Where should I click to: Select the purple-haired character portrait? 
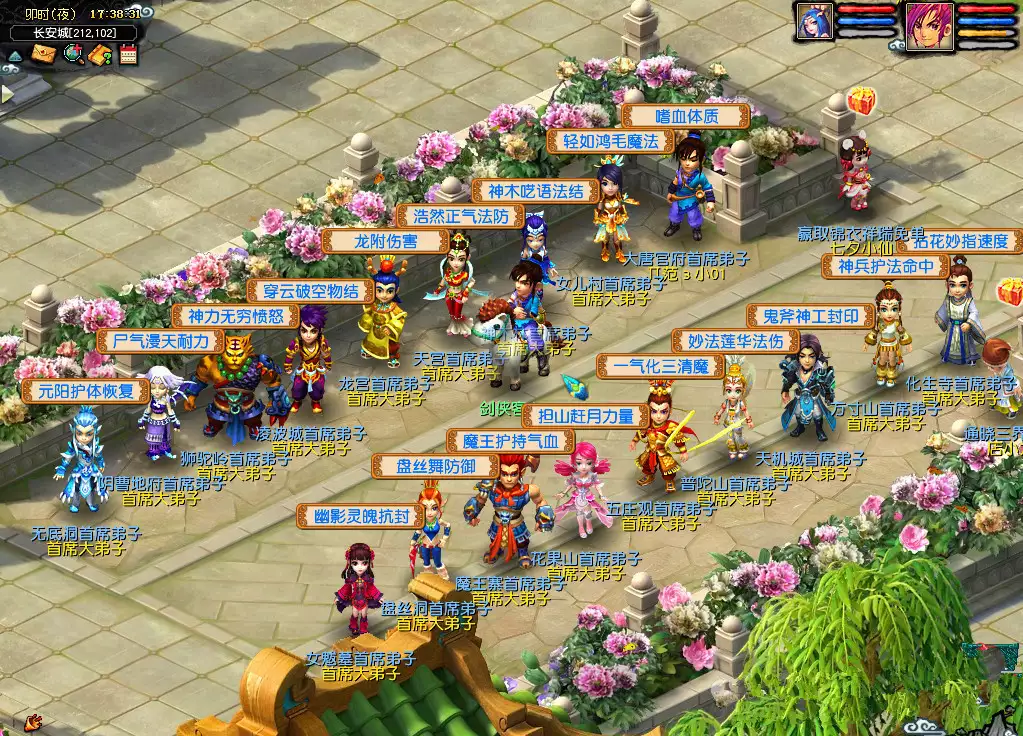(x=929, y=24)
